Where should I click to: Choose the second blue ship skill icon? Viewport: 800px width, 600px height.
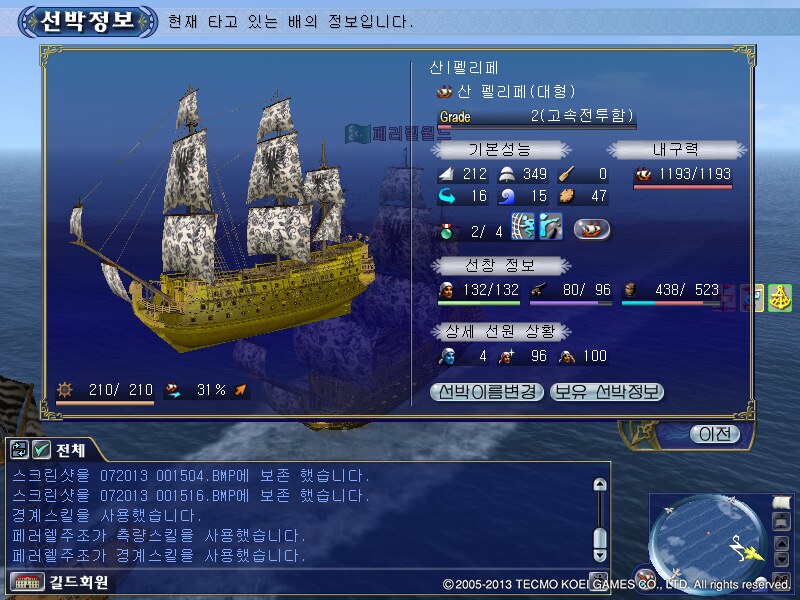point(549,227)
